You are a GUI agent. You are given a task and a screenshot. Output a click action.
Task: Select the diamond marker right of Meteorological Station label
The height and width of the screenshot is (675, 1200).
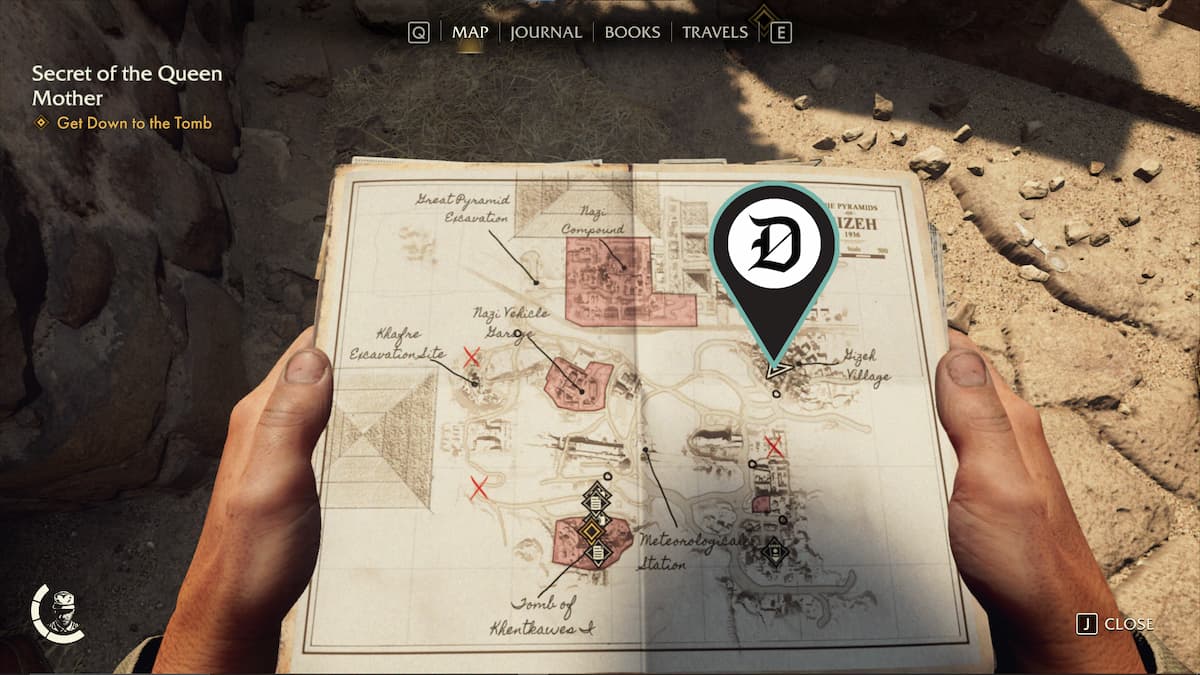(773, 549)
